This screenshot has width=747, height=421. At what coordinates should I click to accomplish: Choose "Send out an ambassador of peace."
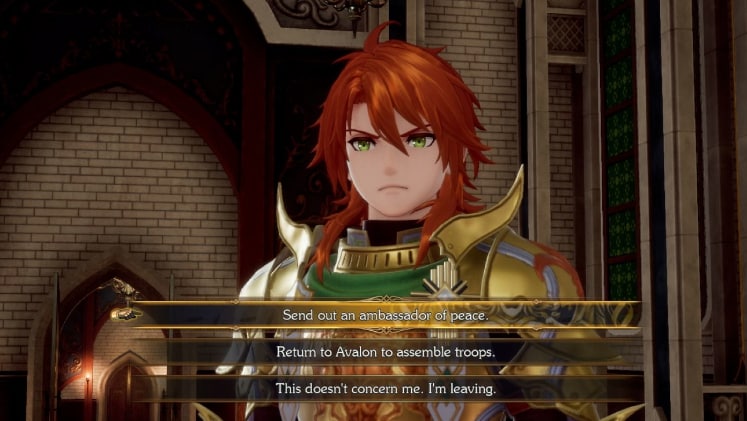pyautogui.click(x=385, y=314)
